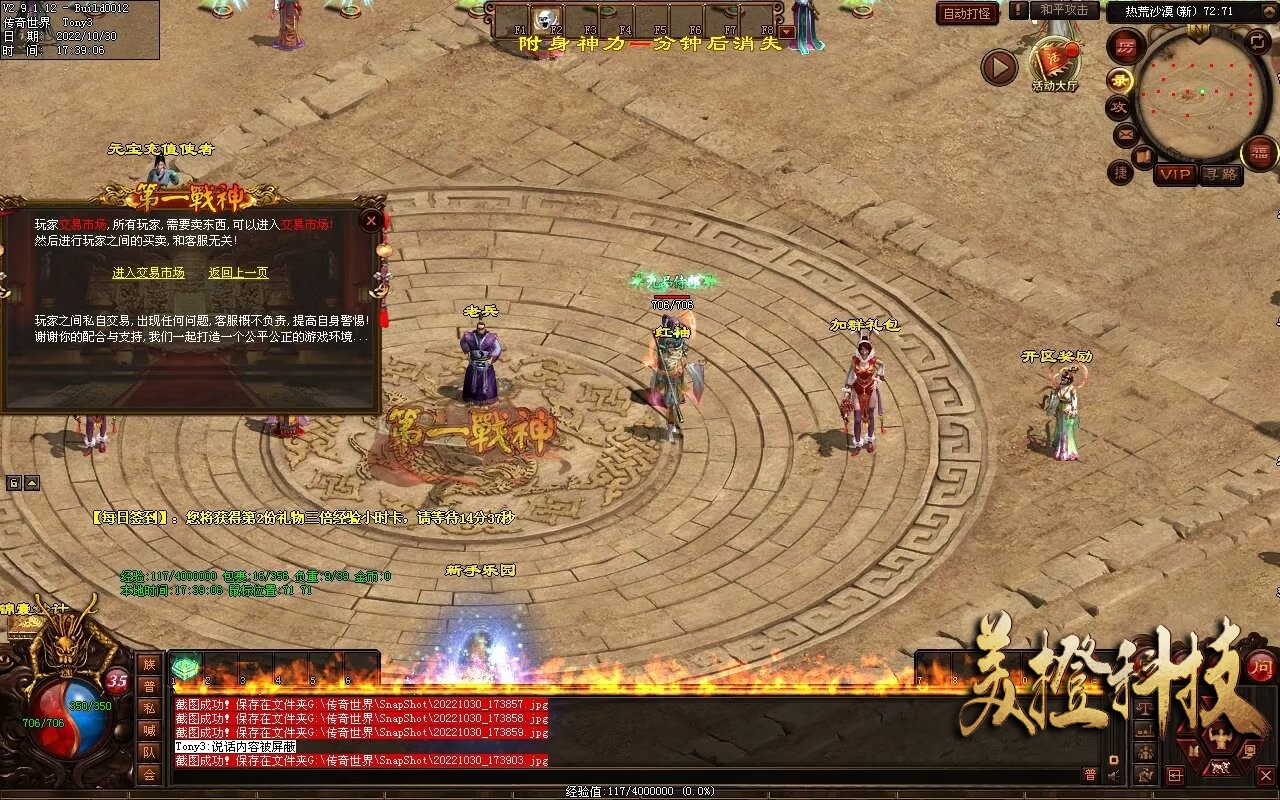Select the 喊 shout chat channel
The height and width of the screenshot is (800, 1280).
pyautogui.click(x=149, y=730)
